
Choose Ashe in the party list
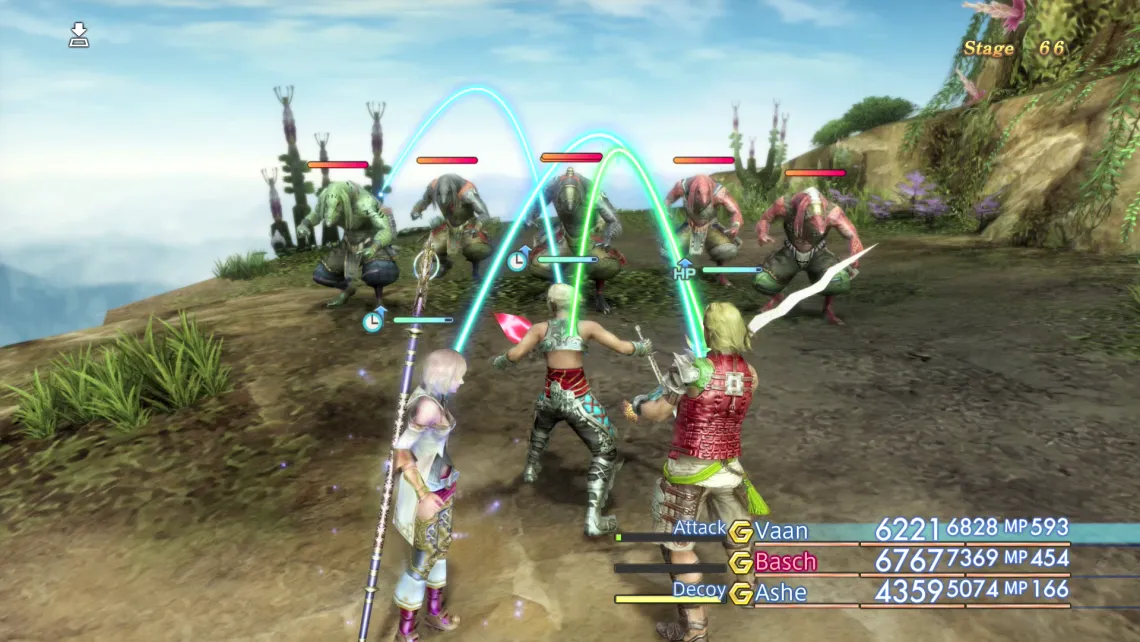781,593
